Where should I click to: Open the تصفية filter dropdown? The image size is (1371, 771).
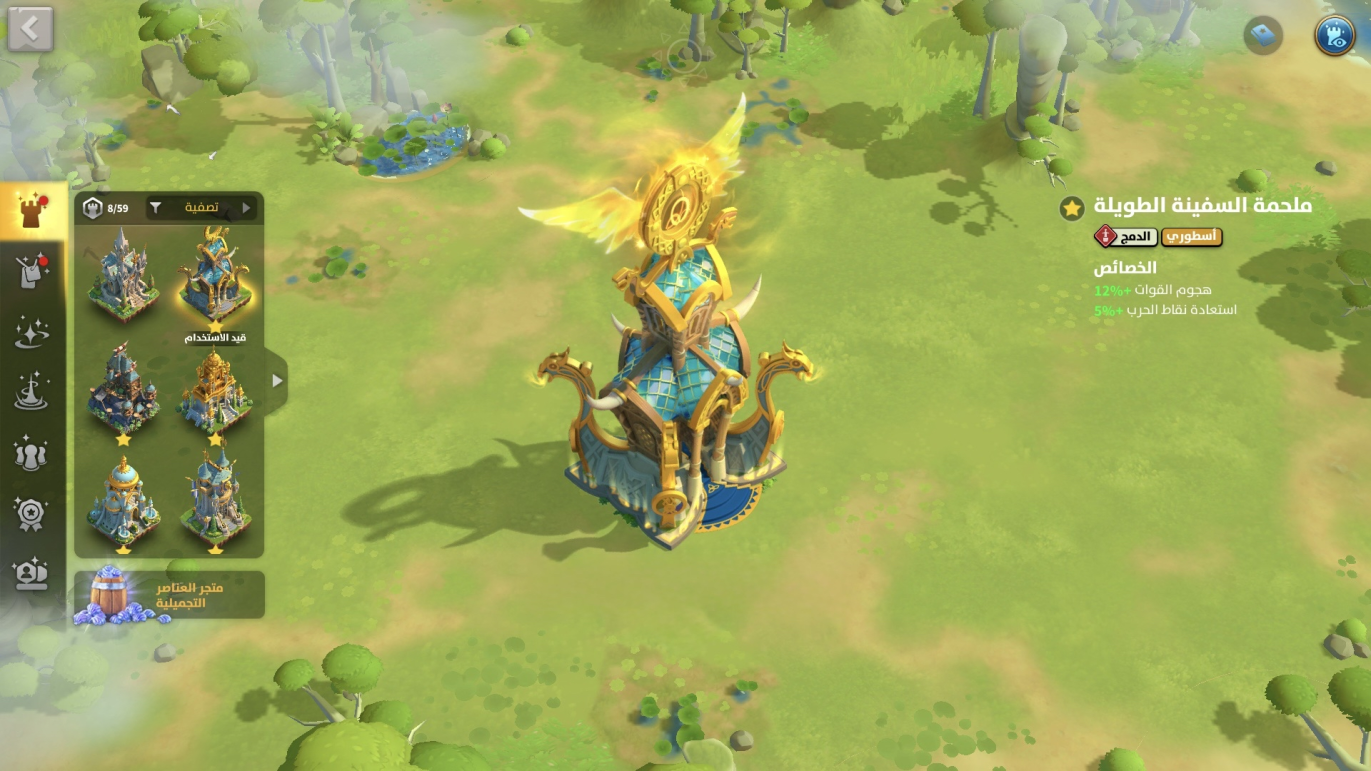(x=201, y=208)
